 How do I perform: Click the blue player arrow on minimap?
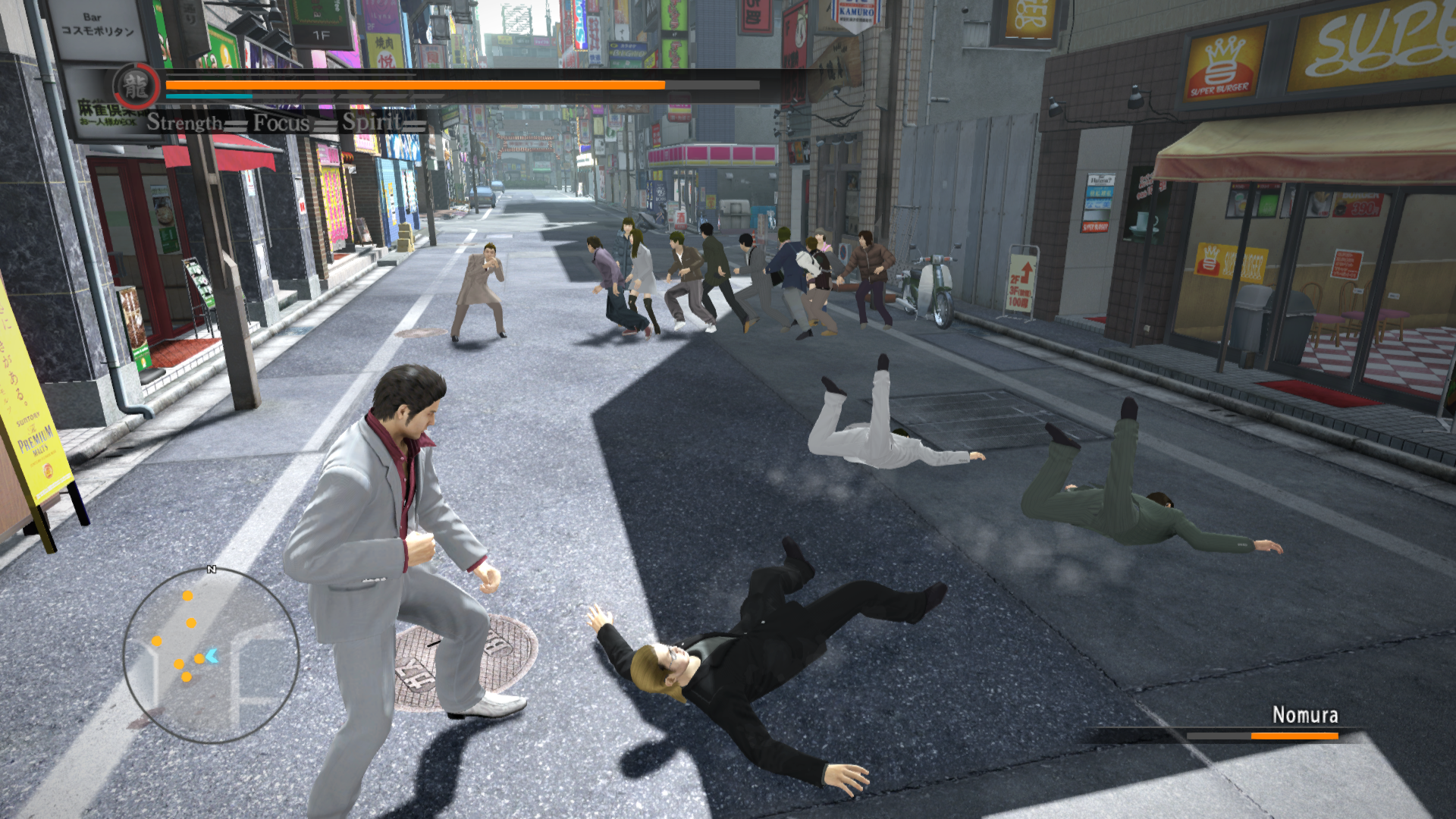tap(212, 656)
